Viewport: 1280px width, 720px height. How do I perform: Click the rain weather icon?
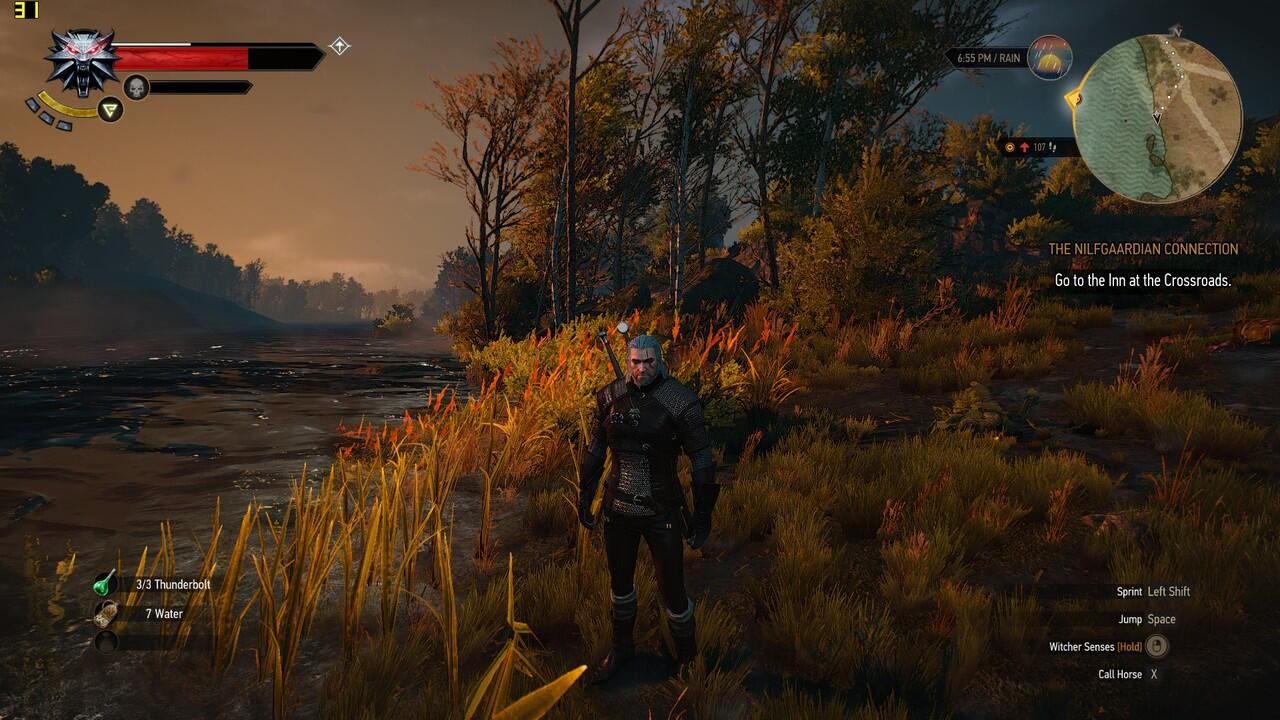click(1049, 58)
